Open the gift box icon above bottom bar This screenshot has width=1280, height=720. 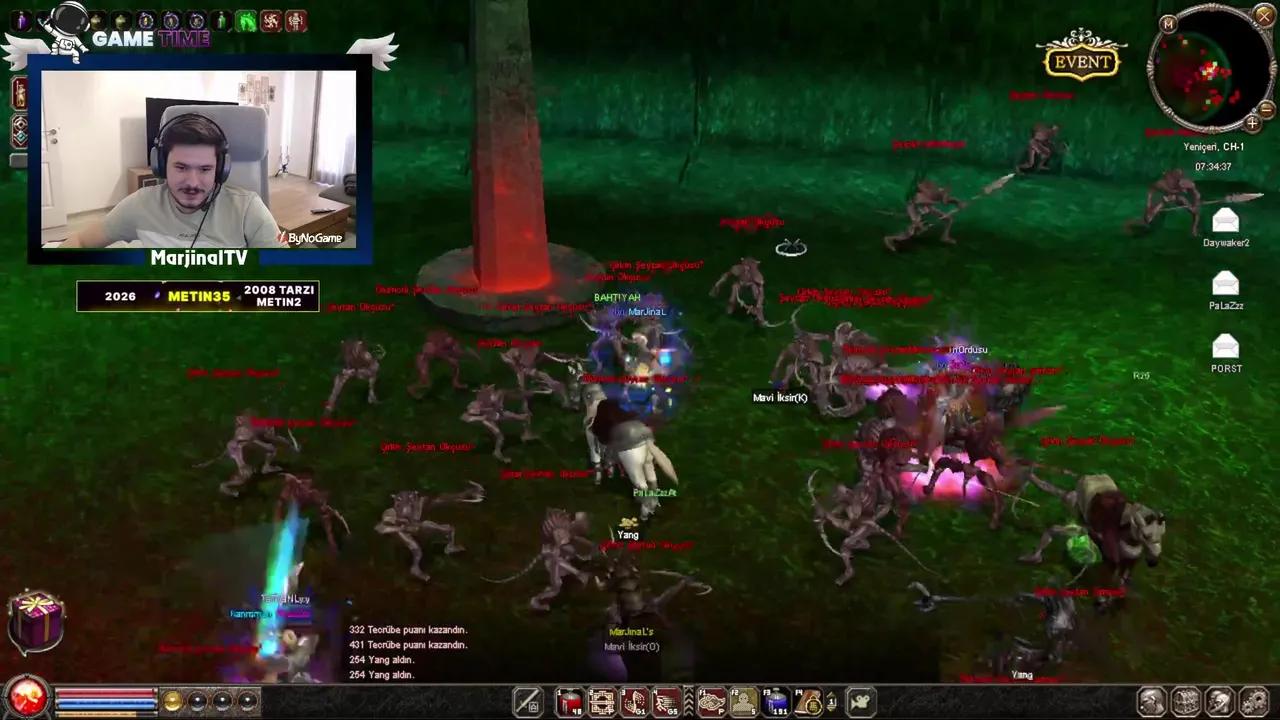click(36, 620)
